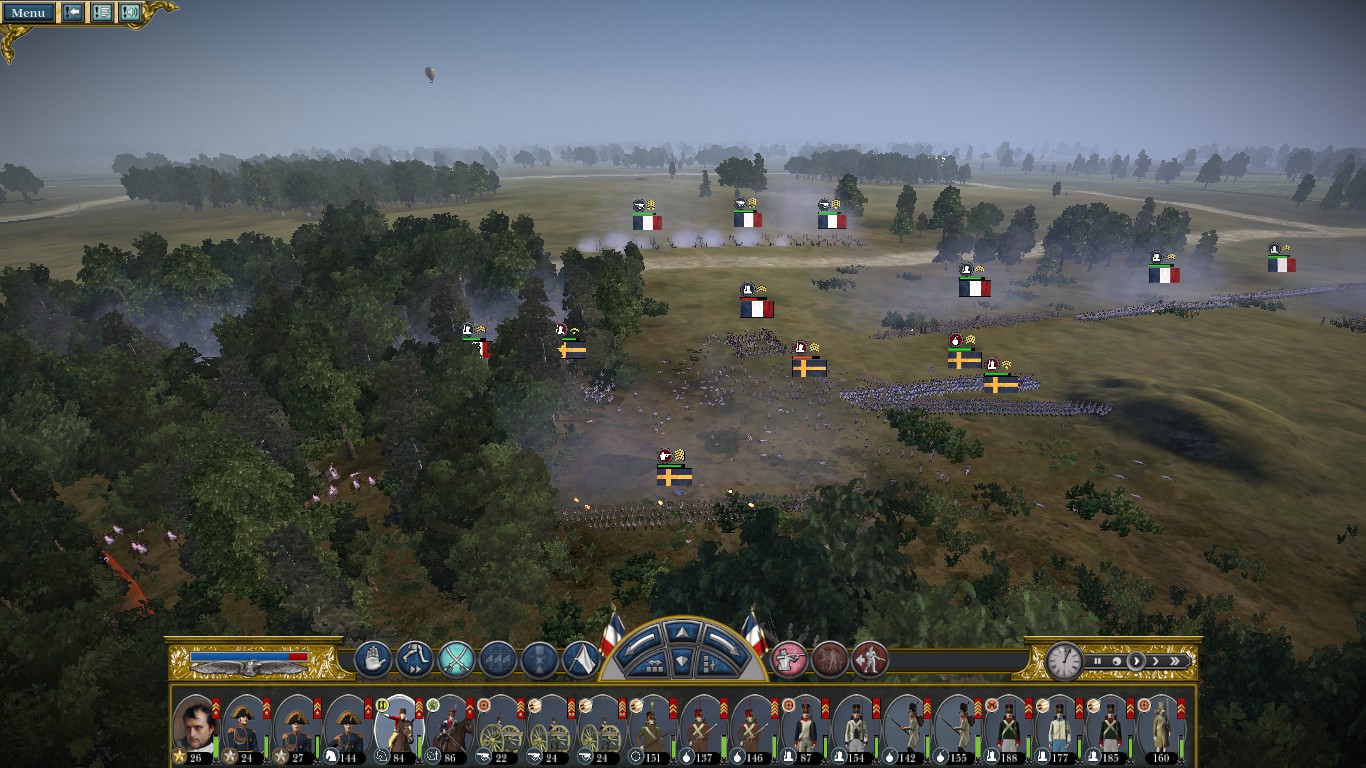1366x768 pixels.
Task: Order withdrawal with the white flag icon
Action: coord(581,659)
